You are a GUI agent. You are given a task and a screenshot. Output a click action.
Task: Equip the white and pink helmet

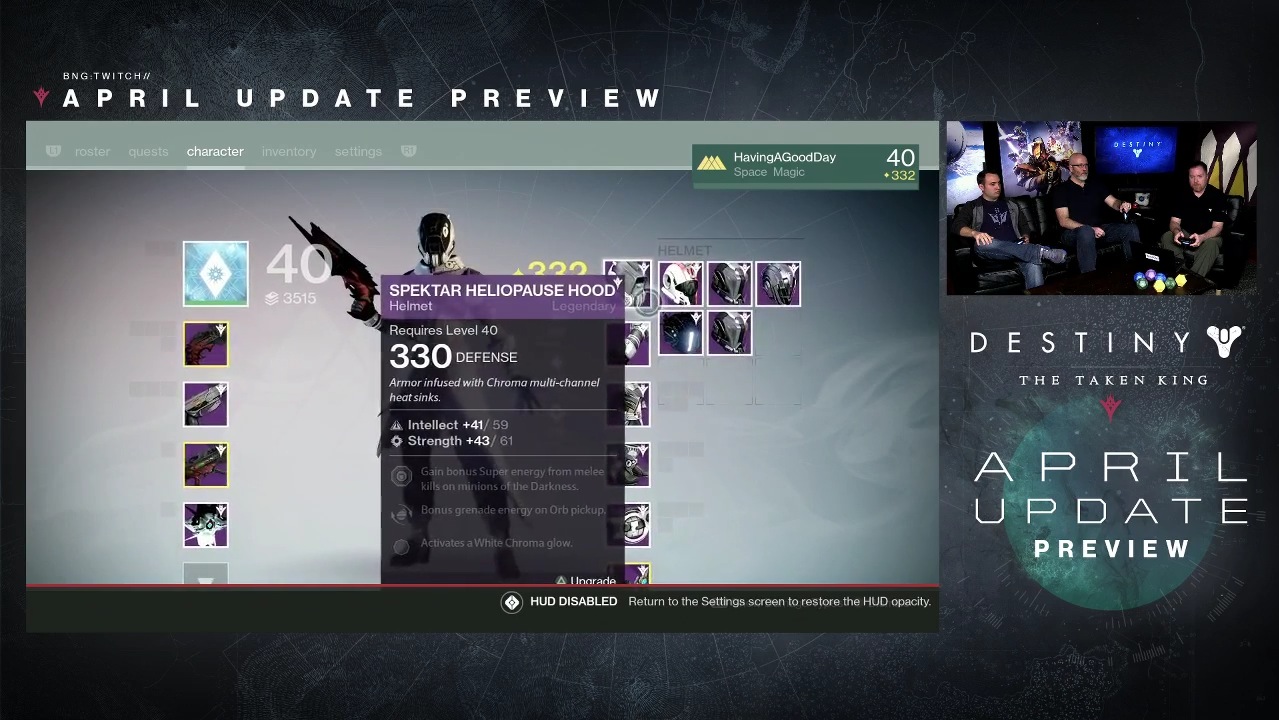point(680,284)
